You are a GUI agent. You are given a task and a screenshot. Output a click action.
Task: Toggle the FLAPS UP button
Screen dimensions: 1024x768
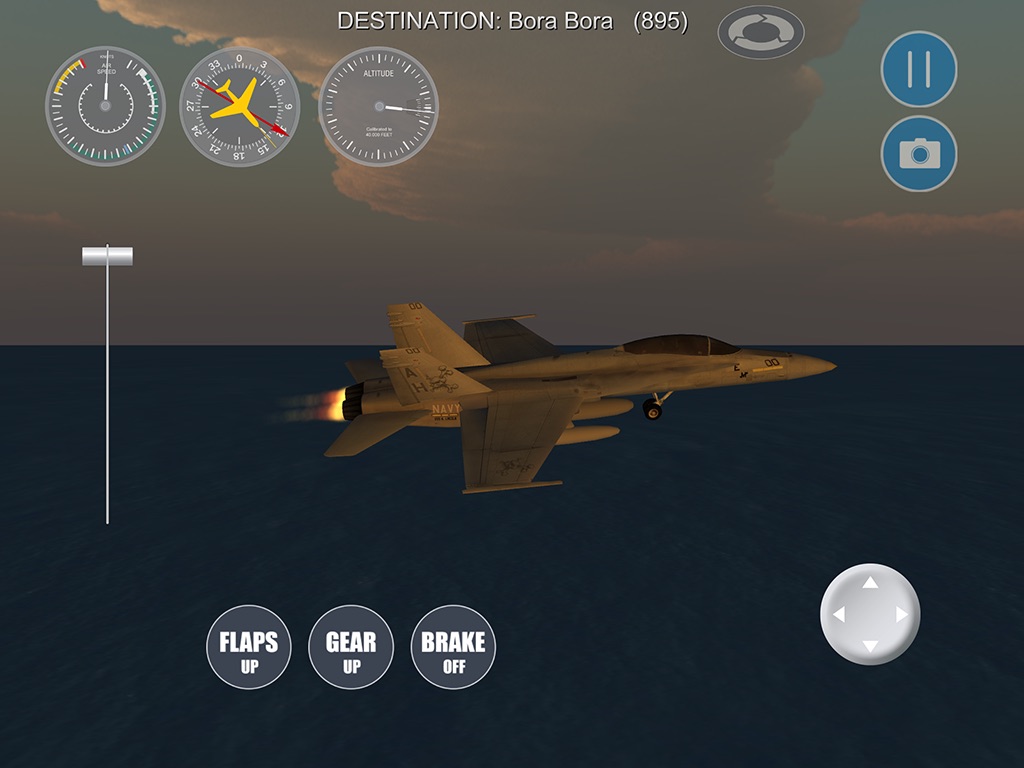(x=248, y=647)
